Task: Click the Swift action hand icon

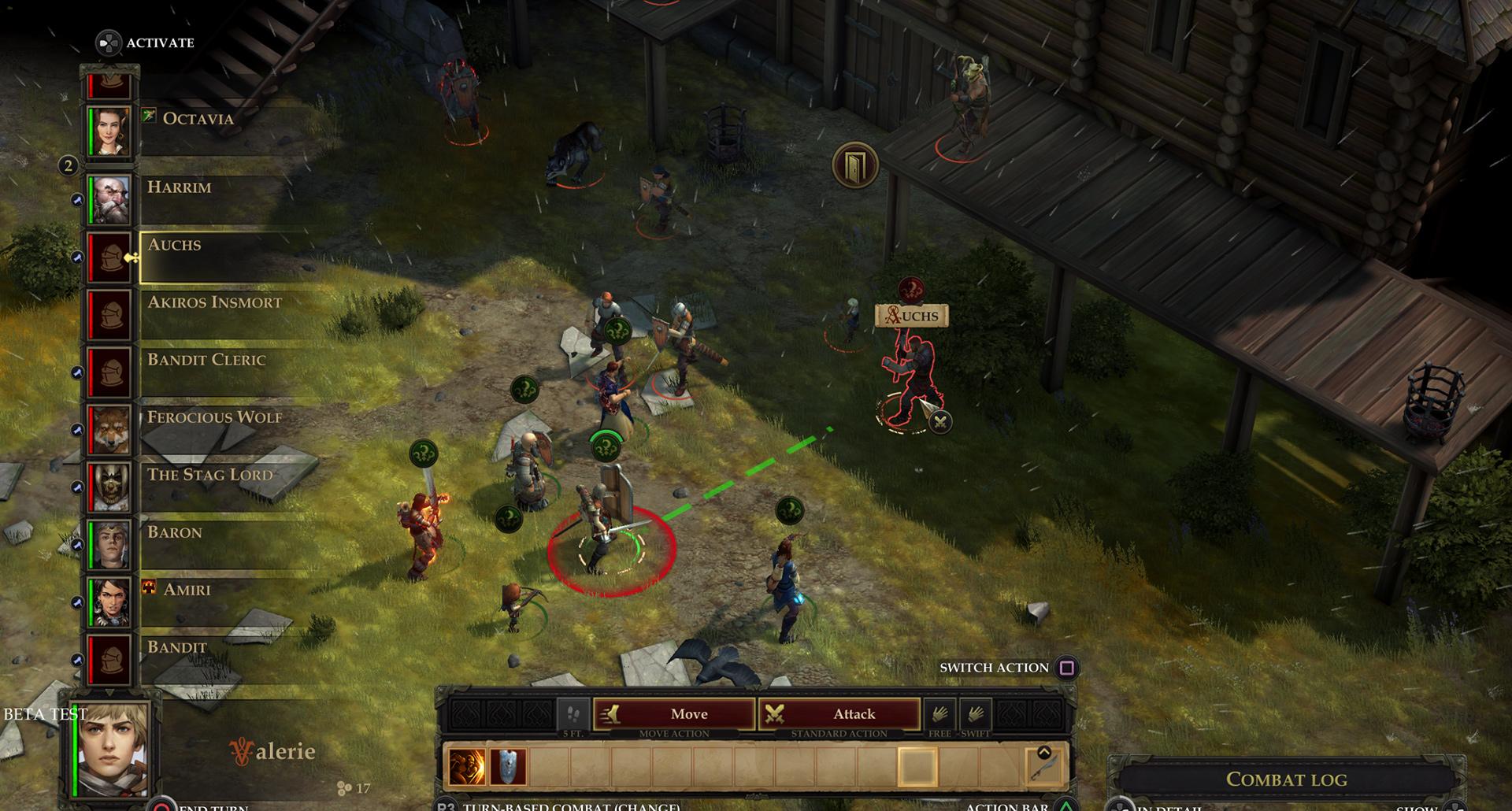Action: (x=975, y=714)
